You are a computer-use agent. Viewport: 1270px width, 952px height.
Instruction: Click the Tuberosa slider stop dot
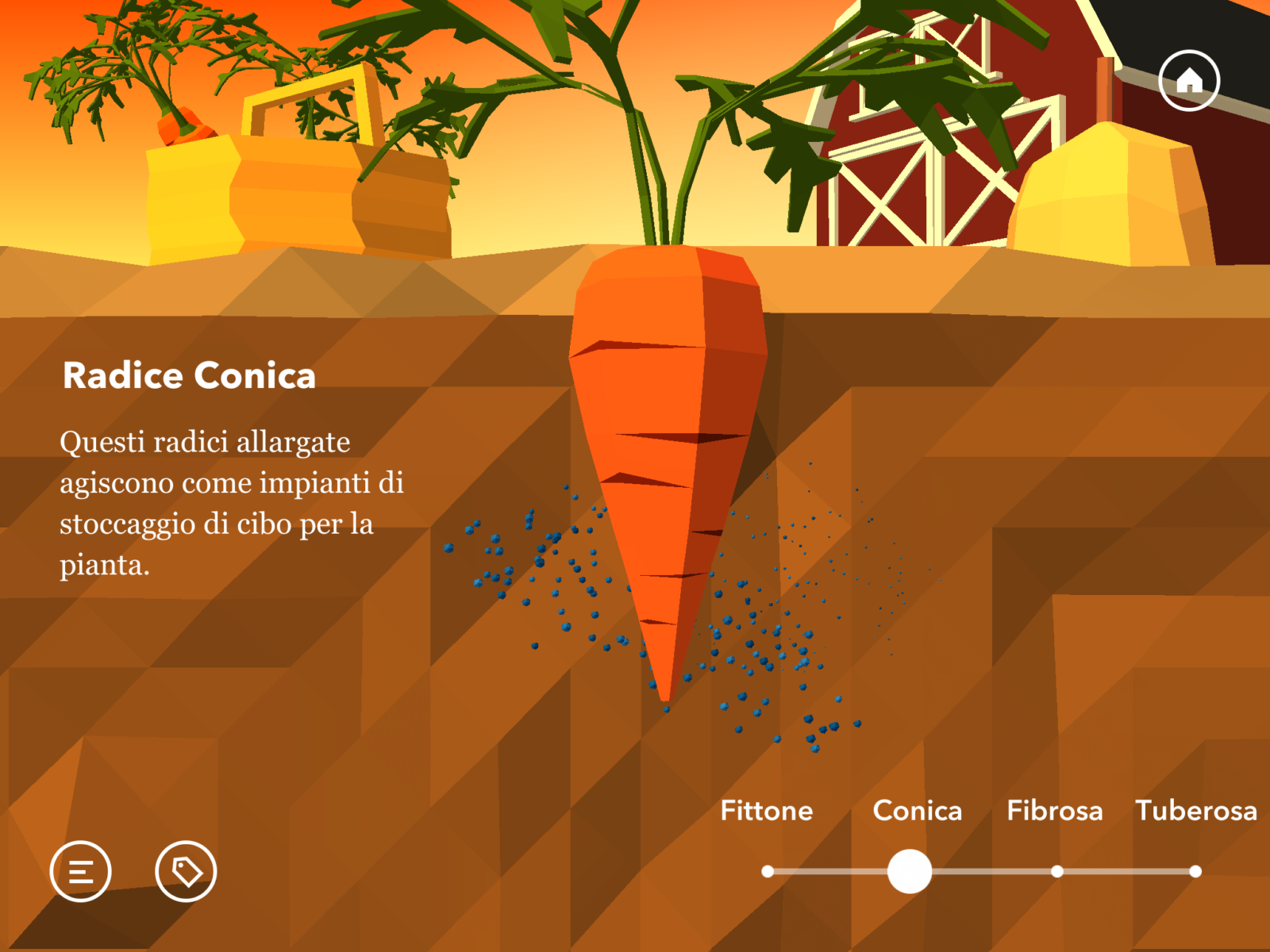[x=1195, y=871]
